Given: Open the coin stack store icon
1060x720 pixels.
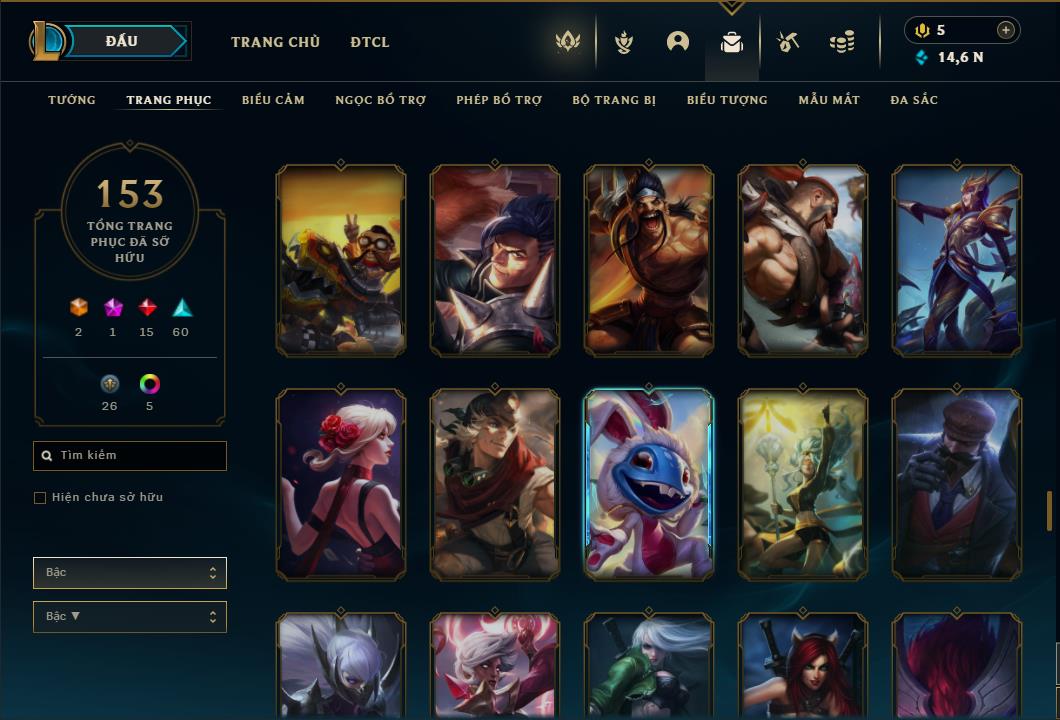Looking at the screenshot, I should (x=842, y=42).
